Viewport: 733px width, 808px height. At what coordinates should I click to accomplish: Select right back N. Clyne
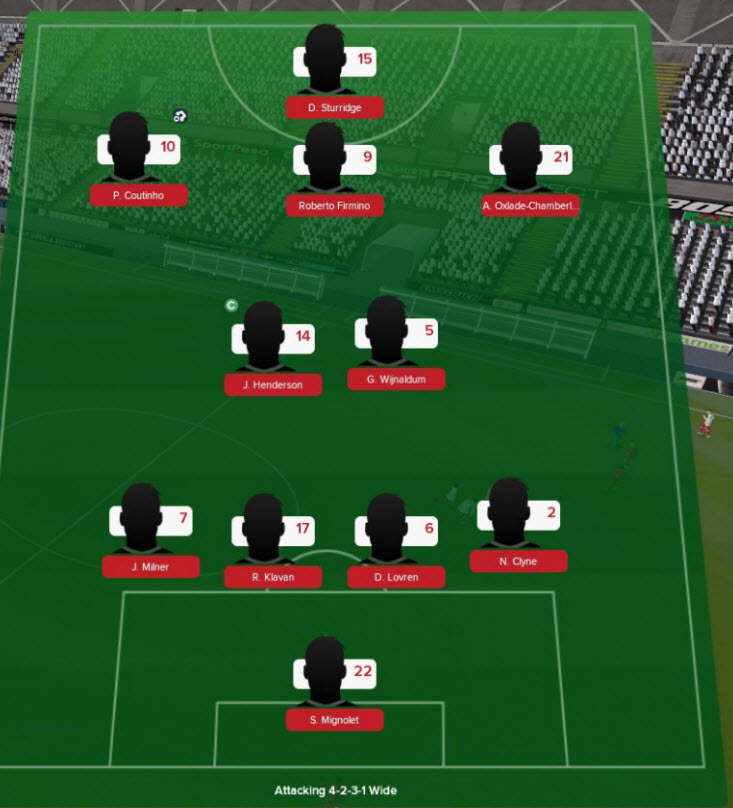pyautogui.click(x=517, y=525)
